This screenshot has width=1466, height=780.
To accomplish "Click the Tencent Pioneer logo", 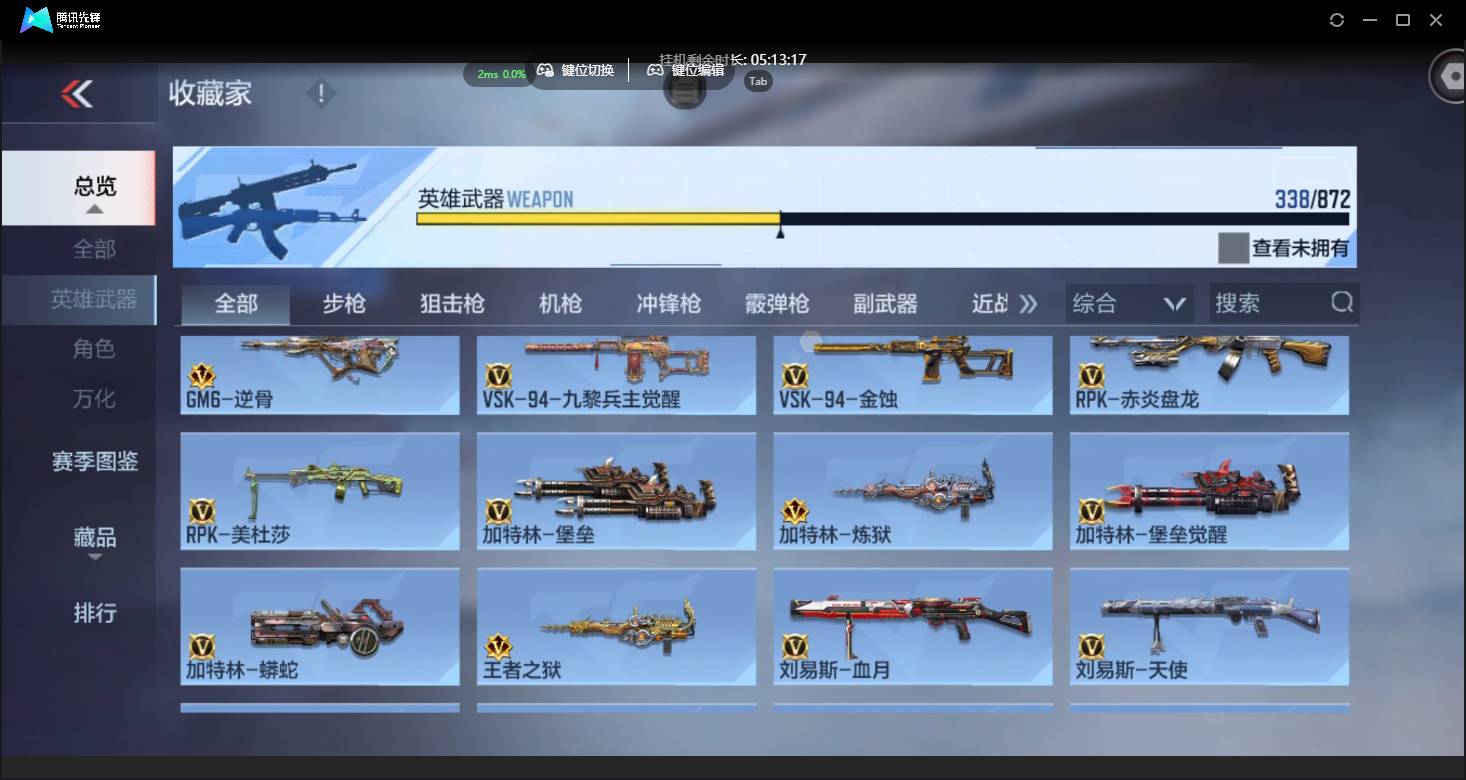I will coord(38,19).
